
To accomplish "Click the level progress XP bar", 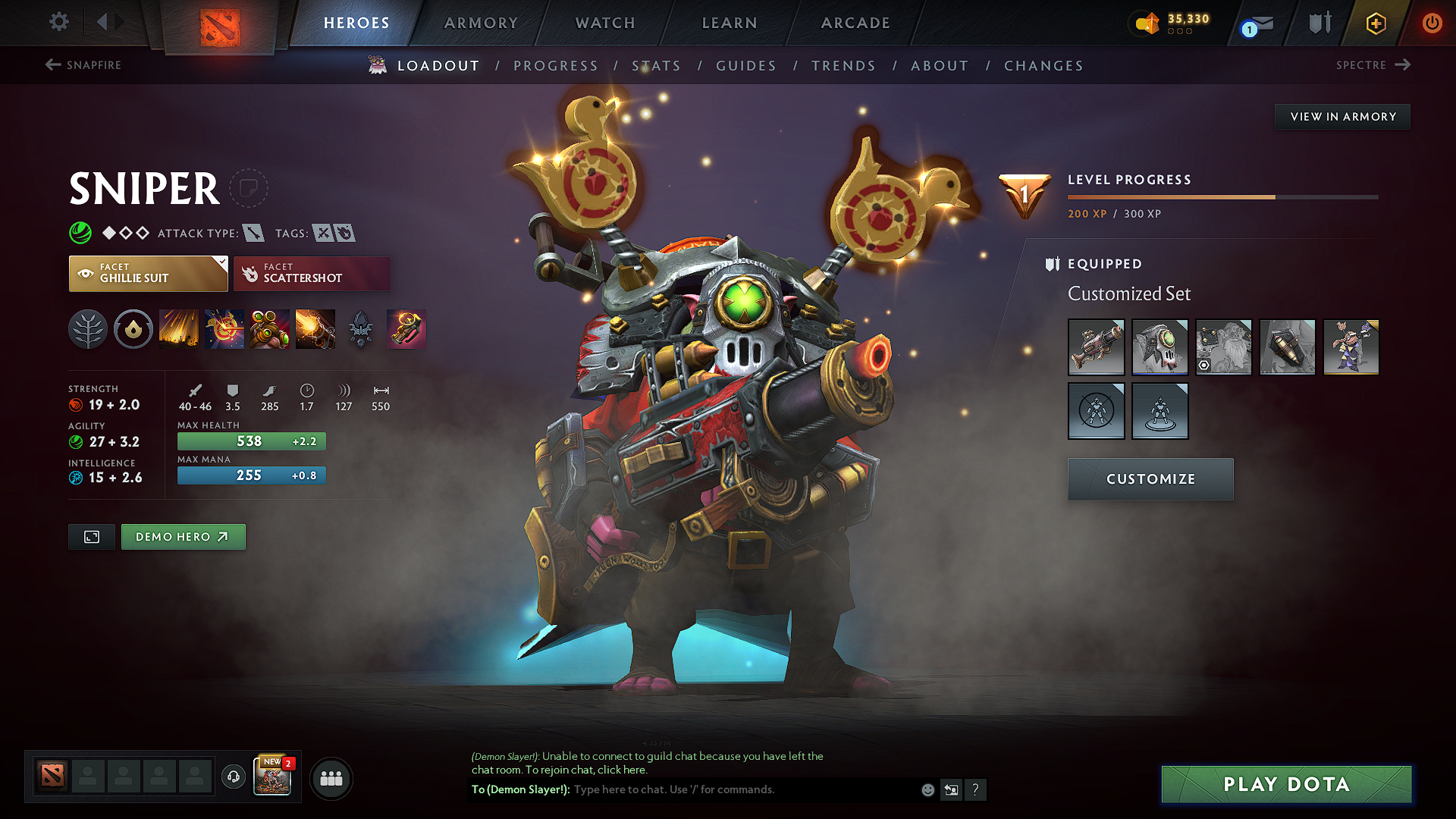I will 1221,197.
